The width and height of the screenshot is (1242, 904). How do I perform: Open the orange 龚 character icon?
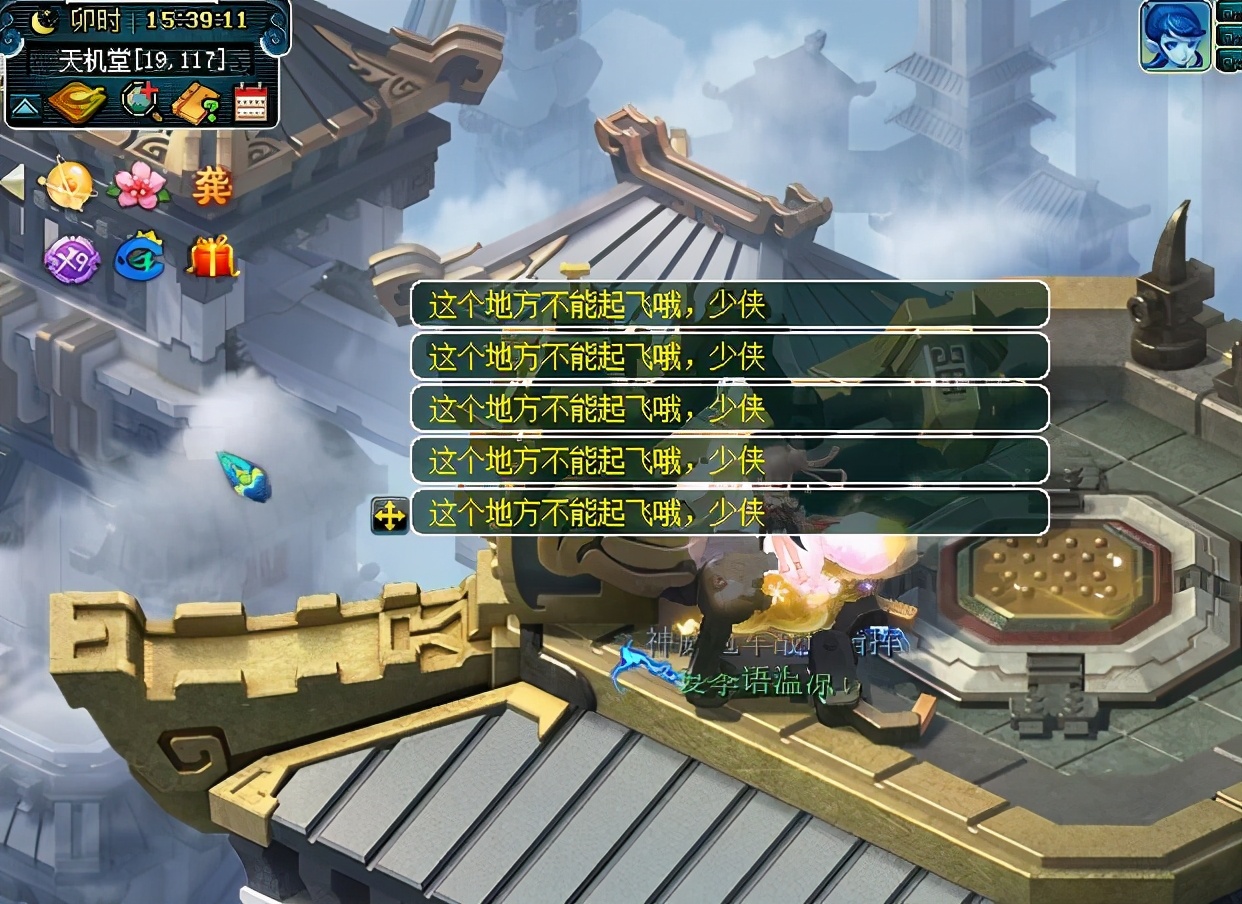click(211, 185)
